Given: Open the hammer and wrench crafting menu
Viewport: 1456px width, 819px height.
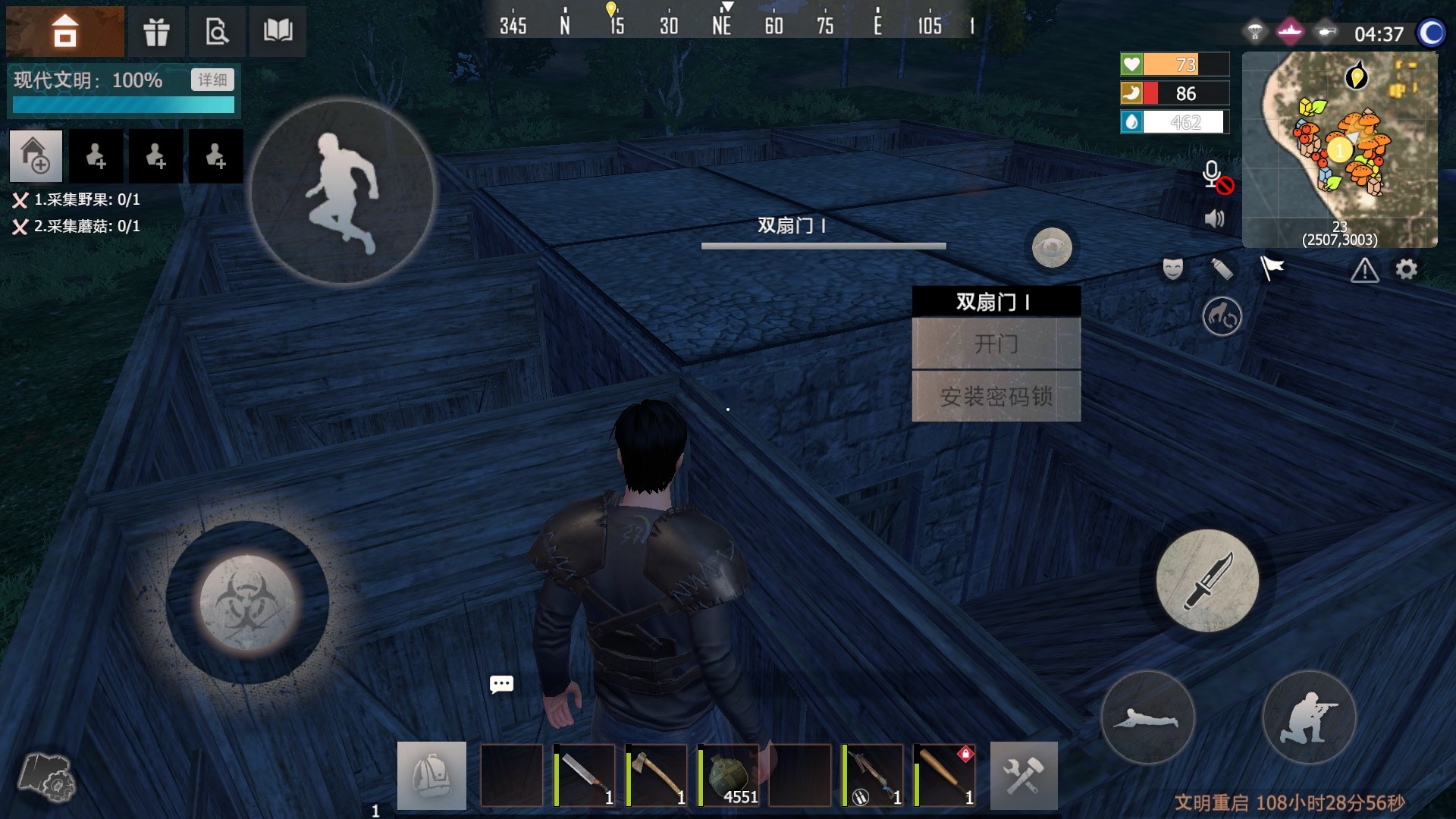Looking at the screenshot, I should tap(1024, 775).
